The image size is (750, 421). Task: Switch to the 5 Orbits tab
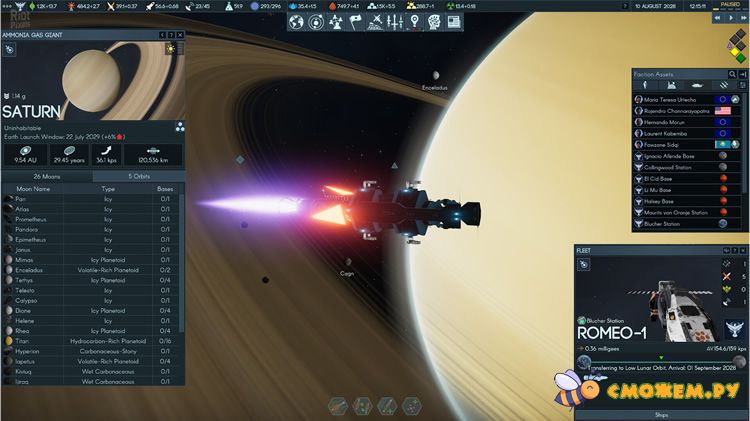click(x=138, y=176)
